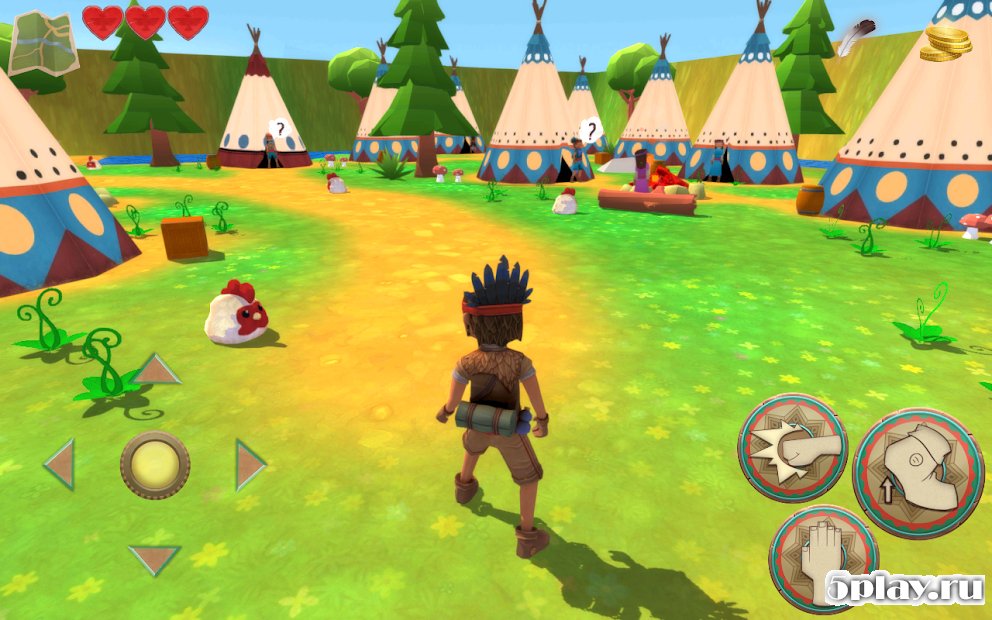This screenshot has height=620, width=992.
Task: Tap the open hand interact button
Action: tap(823, 558)
